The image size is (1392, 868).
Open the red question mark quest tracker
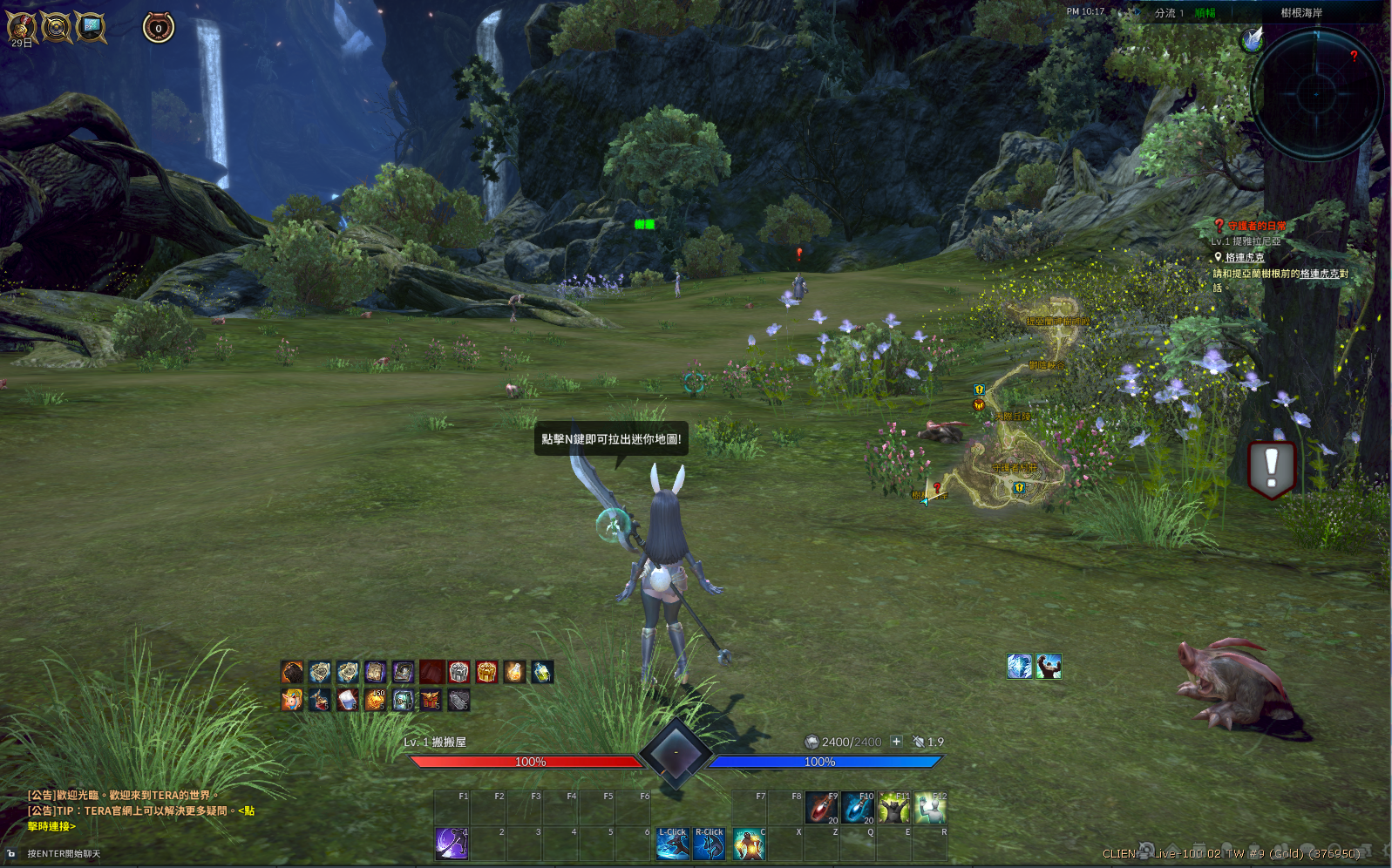click(1219, 226)
